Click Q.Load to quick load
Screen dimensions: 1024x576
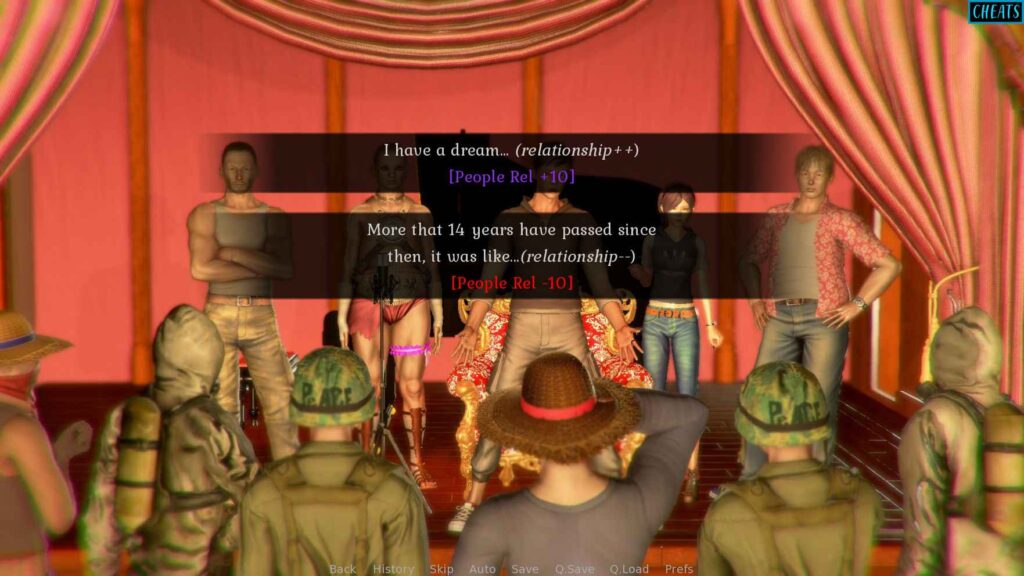(629, 569)
